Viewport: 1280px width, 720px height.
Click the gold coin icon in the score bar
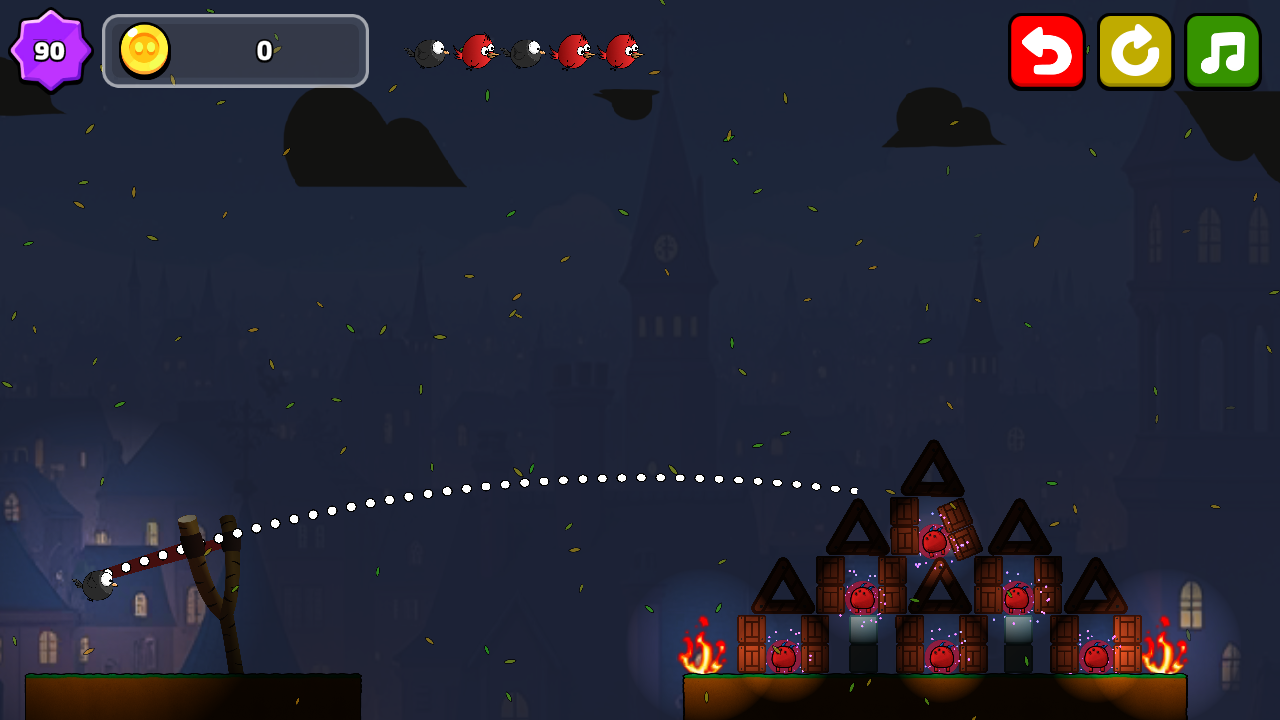(x=143, y=51)
